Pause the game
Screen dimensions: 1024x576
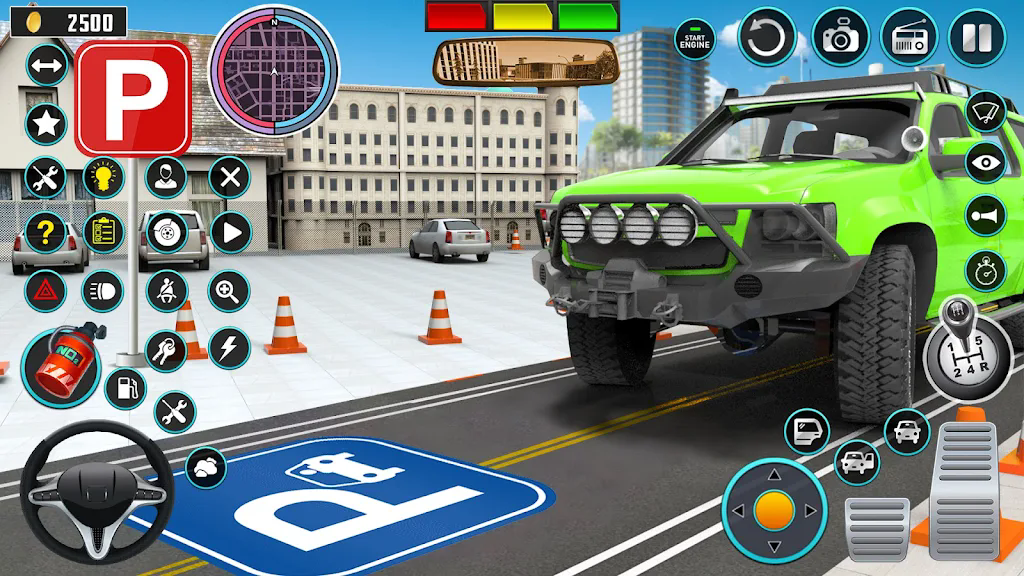(x=975, y=38)
